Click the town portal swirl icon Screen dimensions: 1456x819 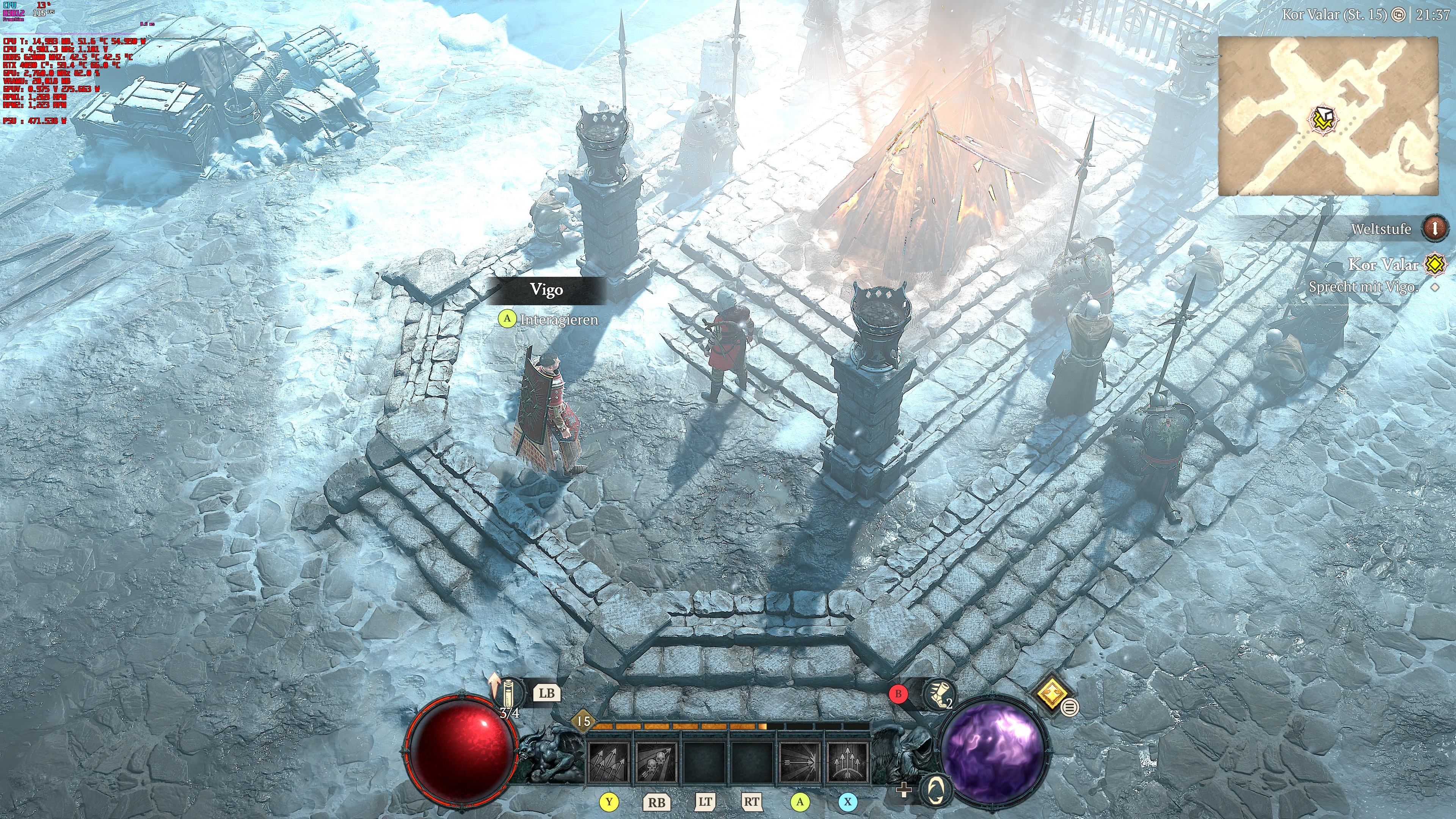pos(937,789)
